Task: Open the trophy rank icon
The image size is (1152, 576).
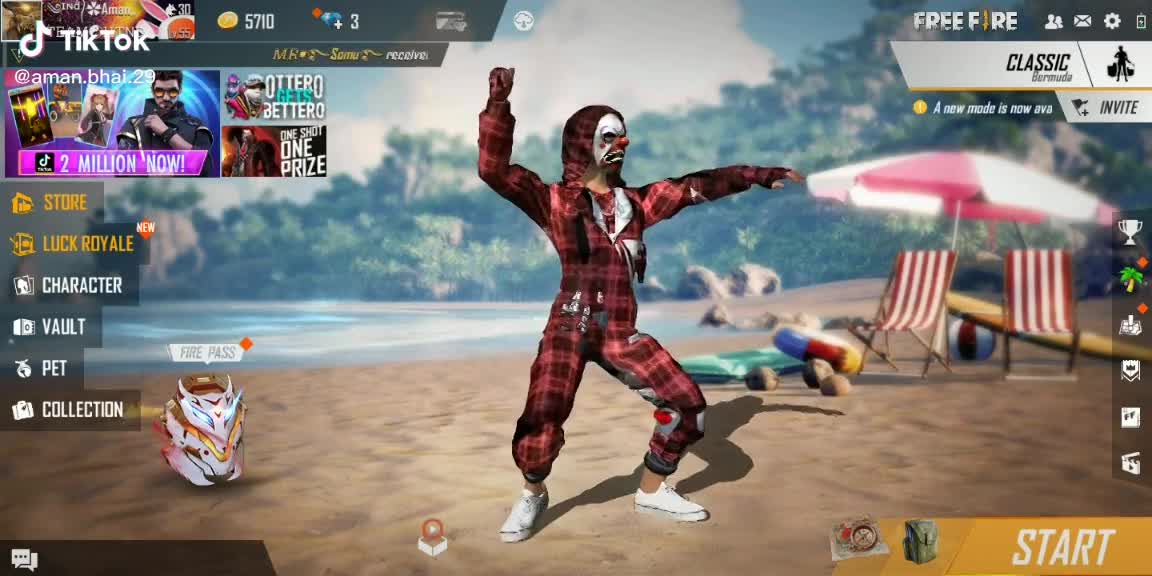Action: [1130, 233]
